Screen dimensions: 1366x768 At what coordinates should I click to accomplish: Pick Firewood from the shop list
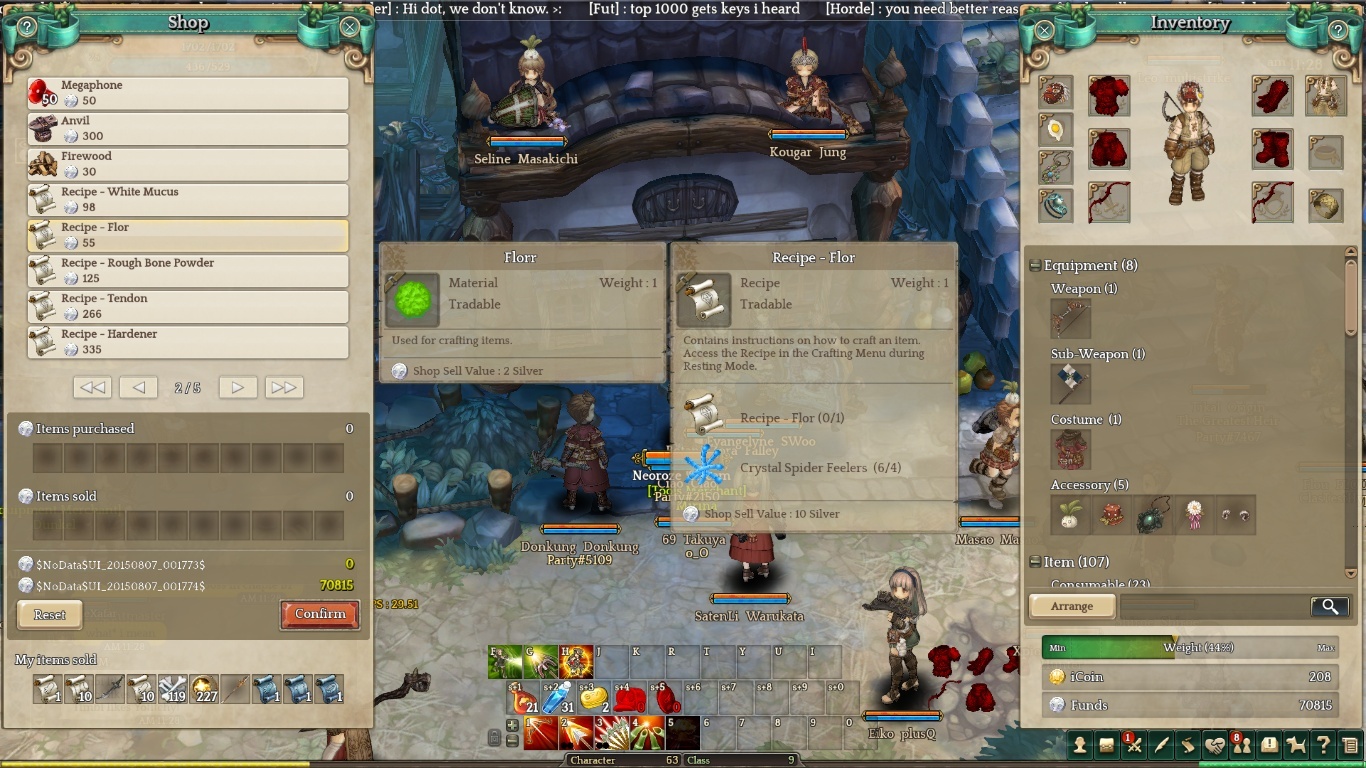tap(188, 164)
